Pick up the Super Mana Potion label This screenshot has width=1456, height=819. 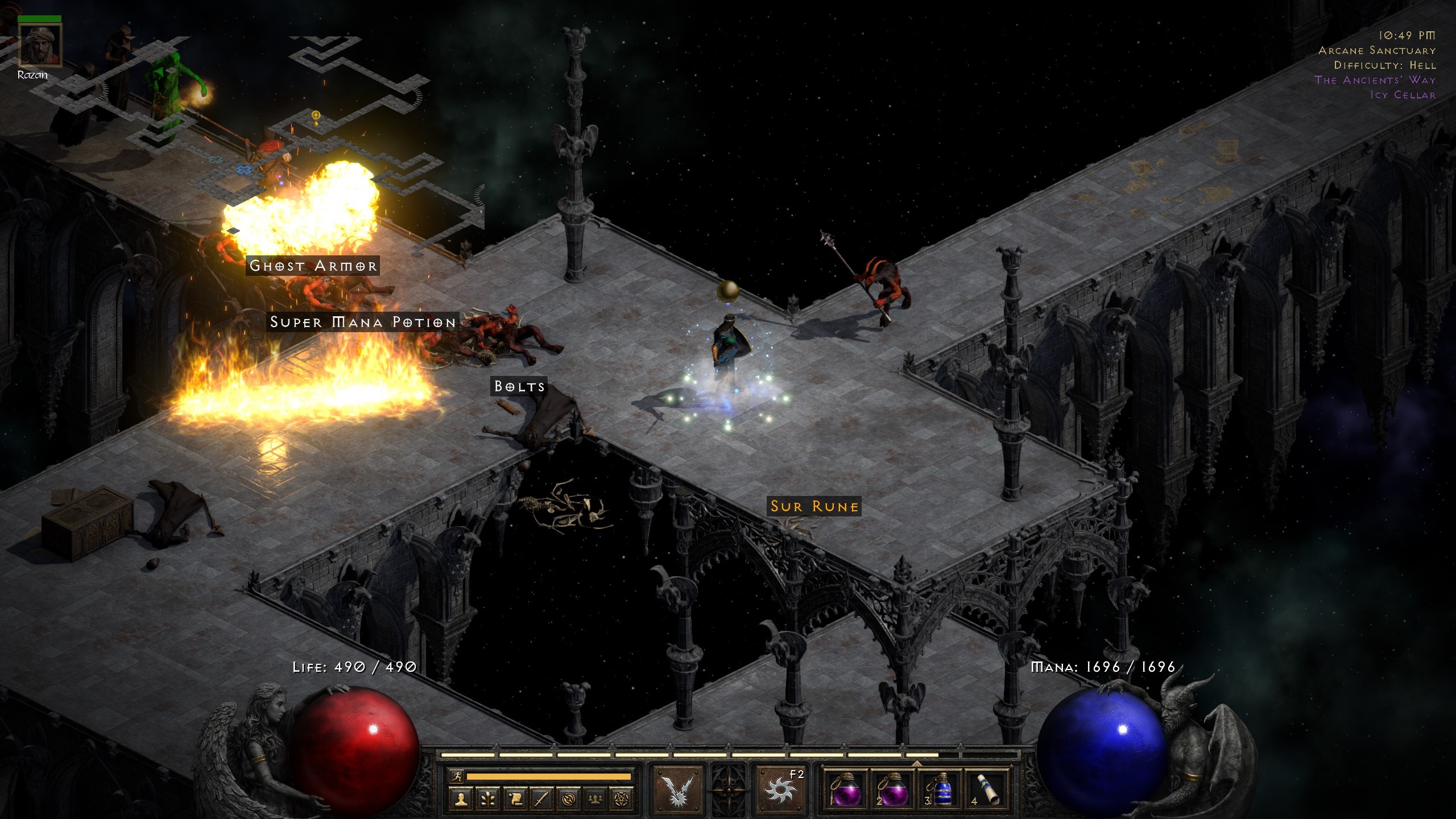point(363,322)
